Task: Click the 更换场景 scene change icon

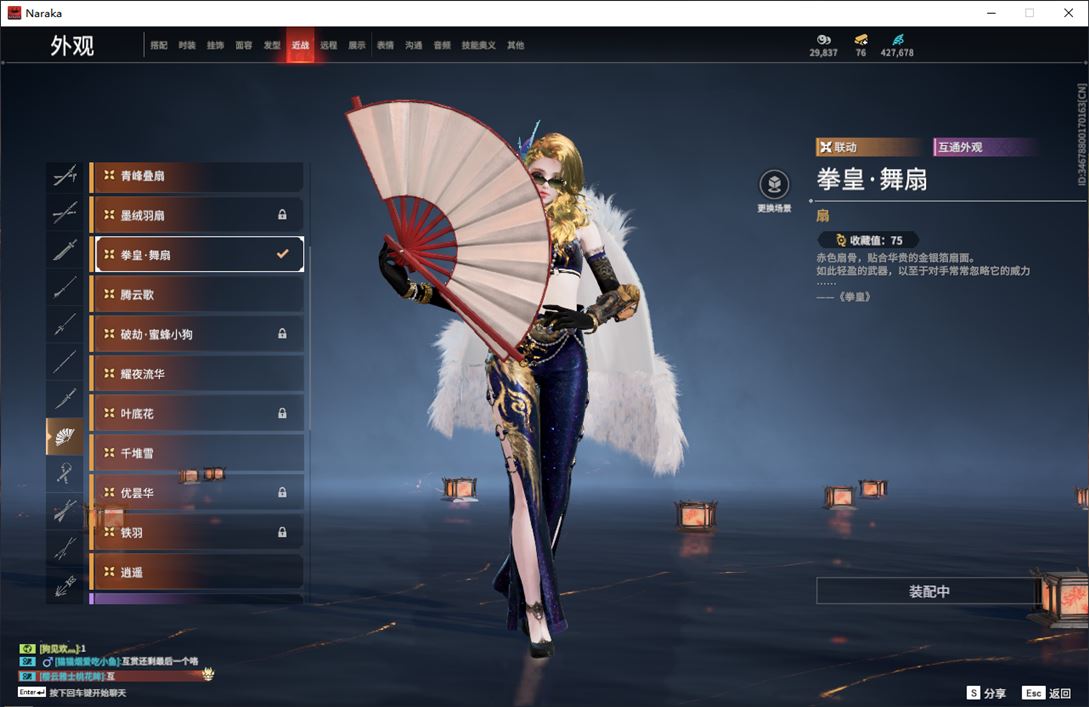Action: [774, 185]
